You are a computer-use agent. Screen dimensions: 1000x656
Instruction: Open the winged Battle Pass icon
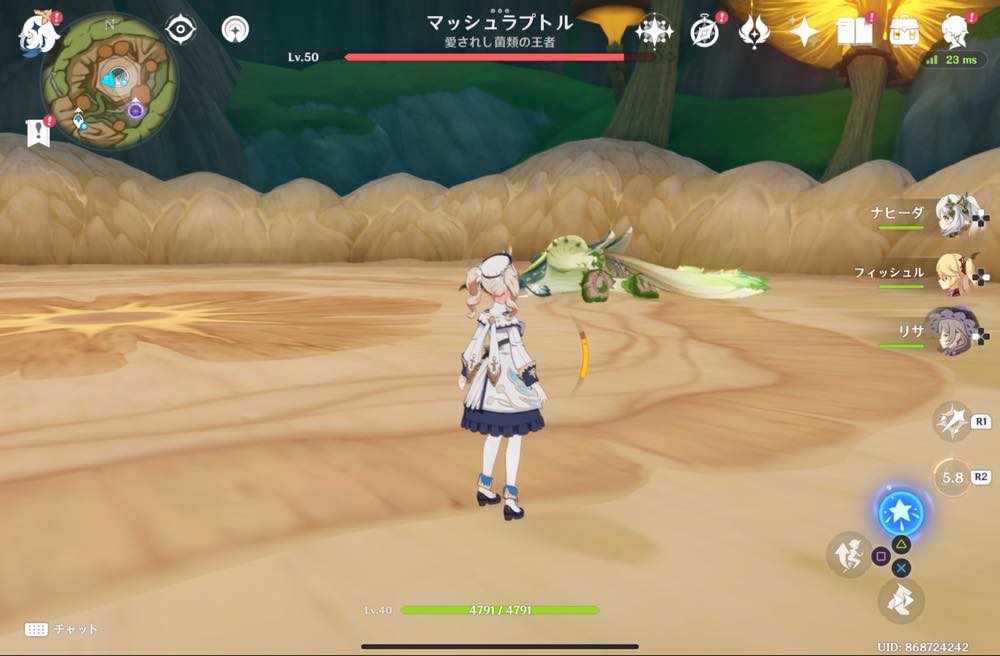(x=753, y=32)
